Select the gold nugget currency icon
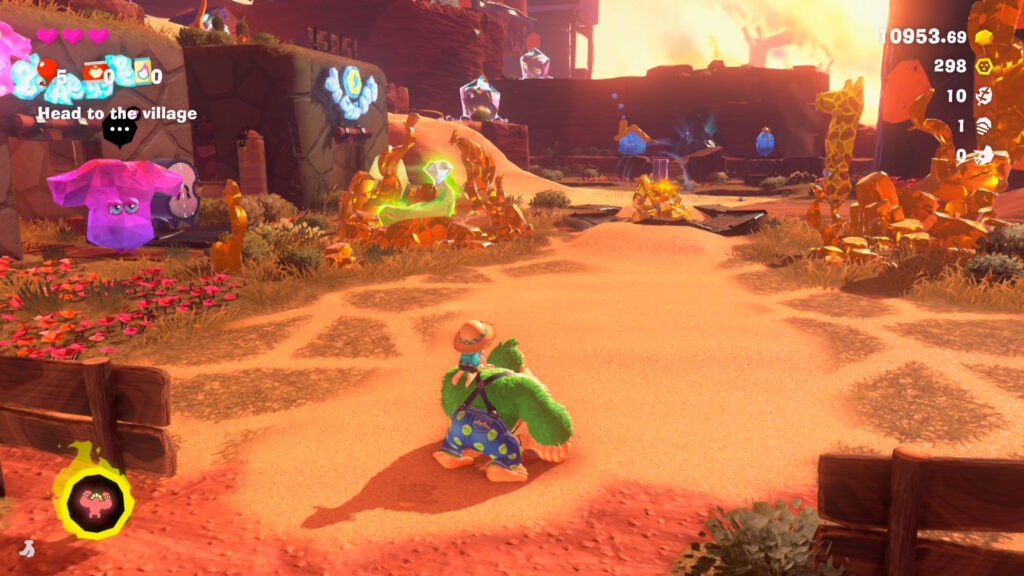This screenshot has height=576, width=1024. coord(984,37)
